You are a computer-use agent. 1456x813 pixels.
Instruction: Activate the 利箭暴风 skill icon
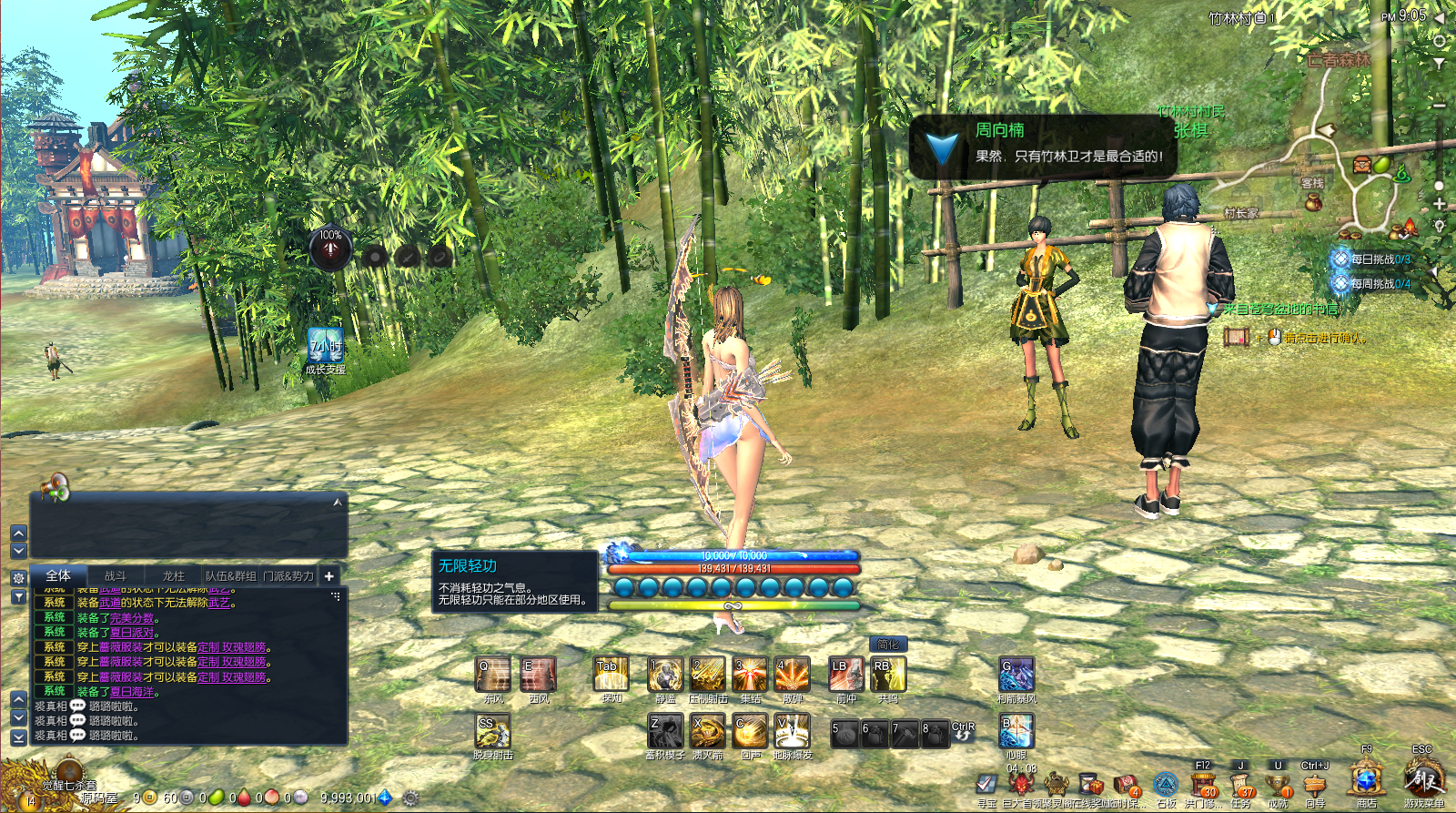[1016, 675]
